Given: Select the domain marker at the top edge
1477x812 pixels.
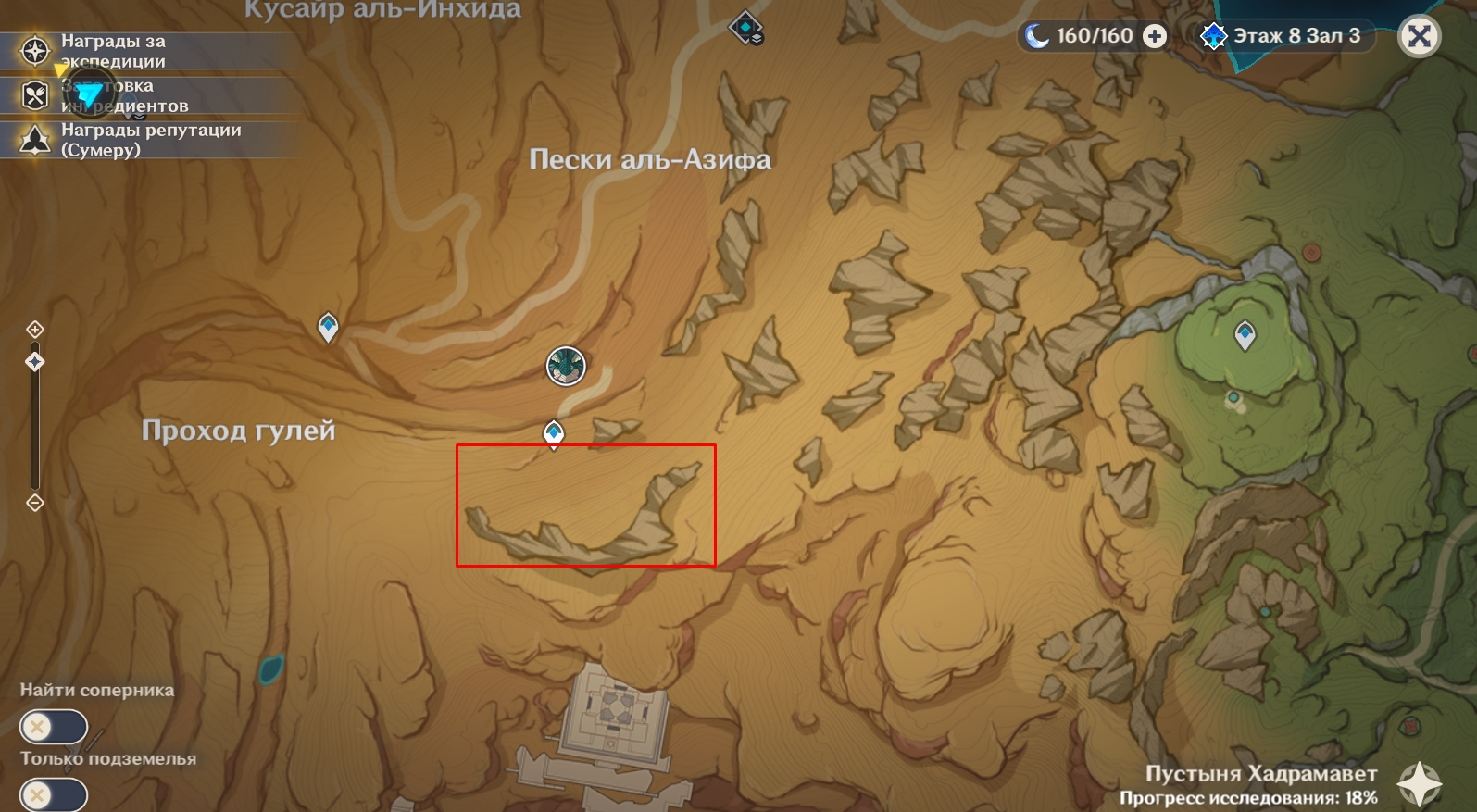Looking at the screenshot, I should [745, 29].
